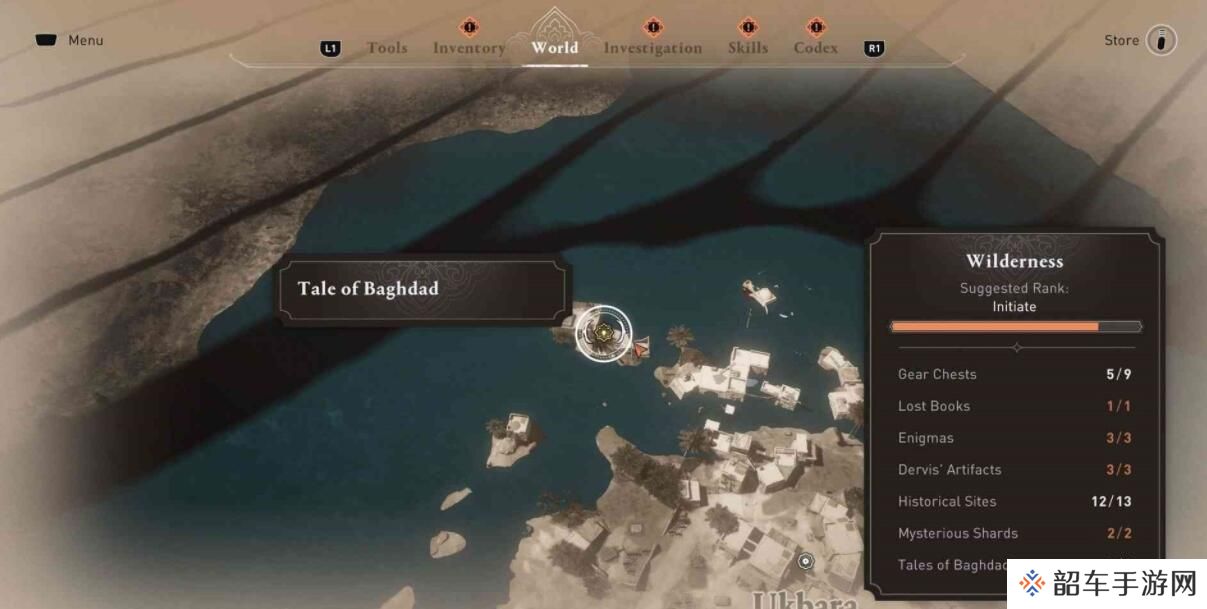Choose the Enigmas row

(1014, 438)
